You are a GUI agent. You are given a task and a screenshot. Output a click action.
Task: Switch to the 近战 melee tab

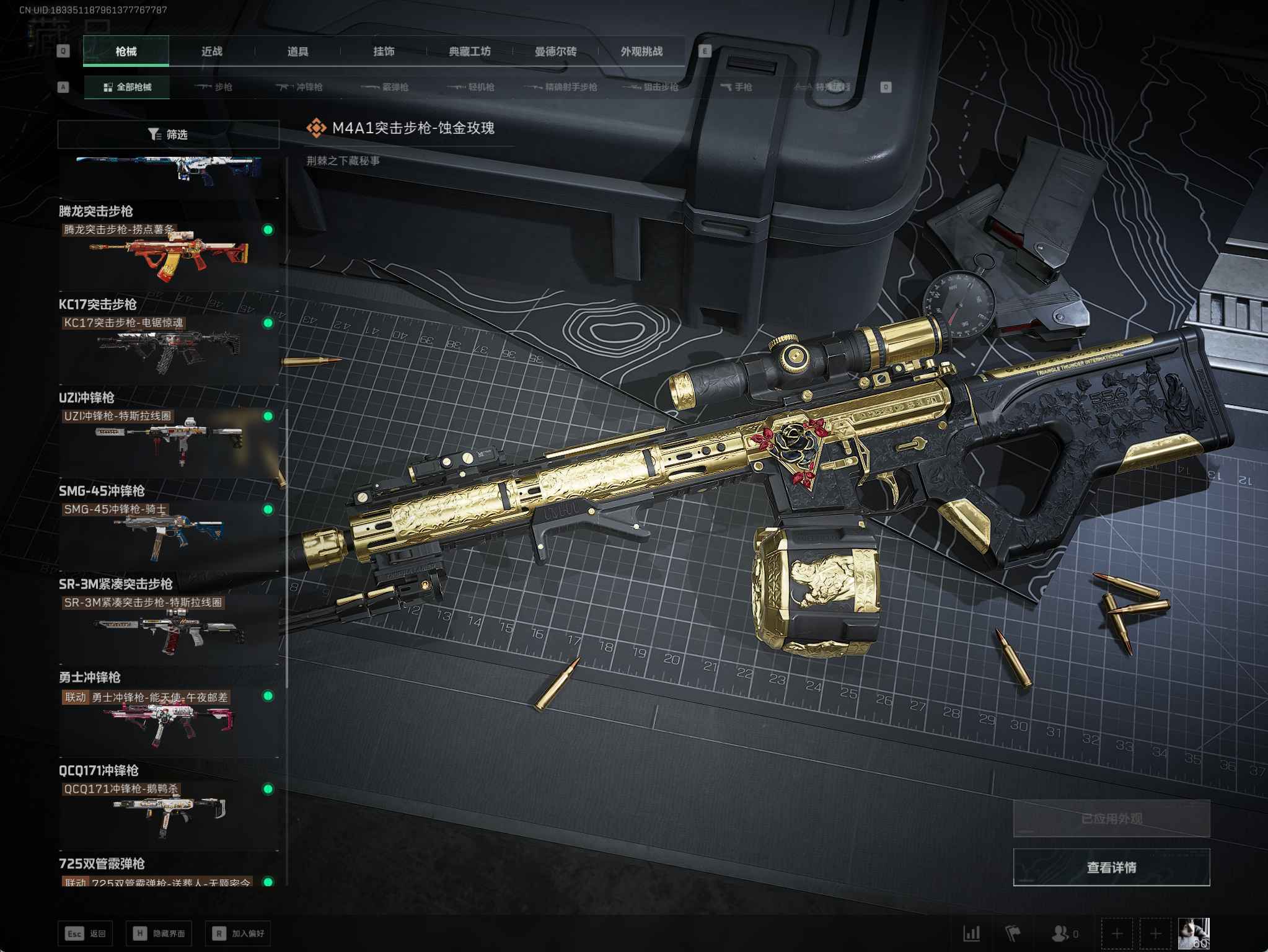click(212, 51)
